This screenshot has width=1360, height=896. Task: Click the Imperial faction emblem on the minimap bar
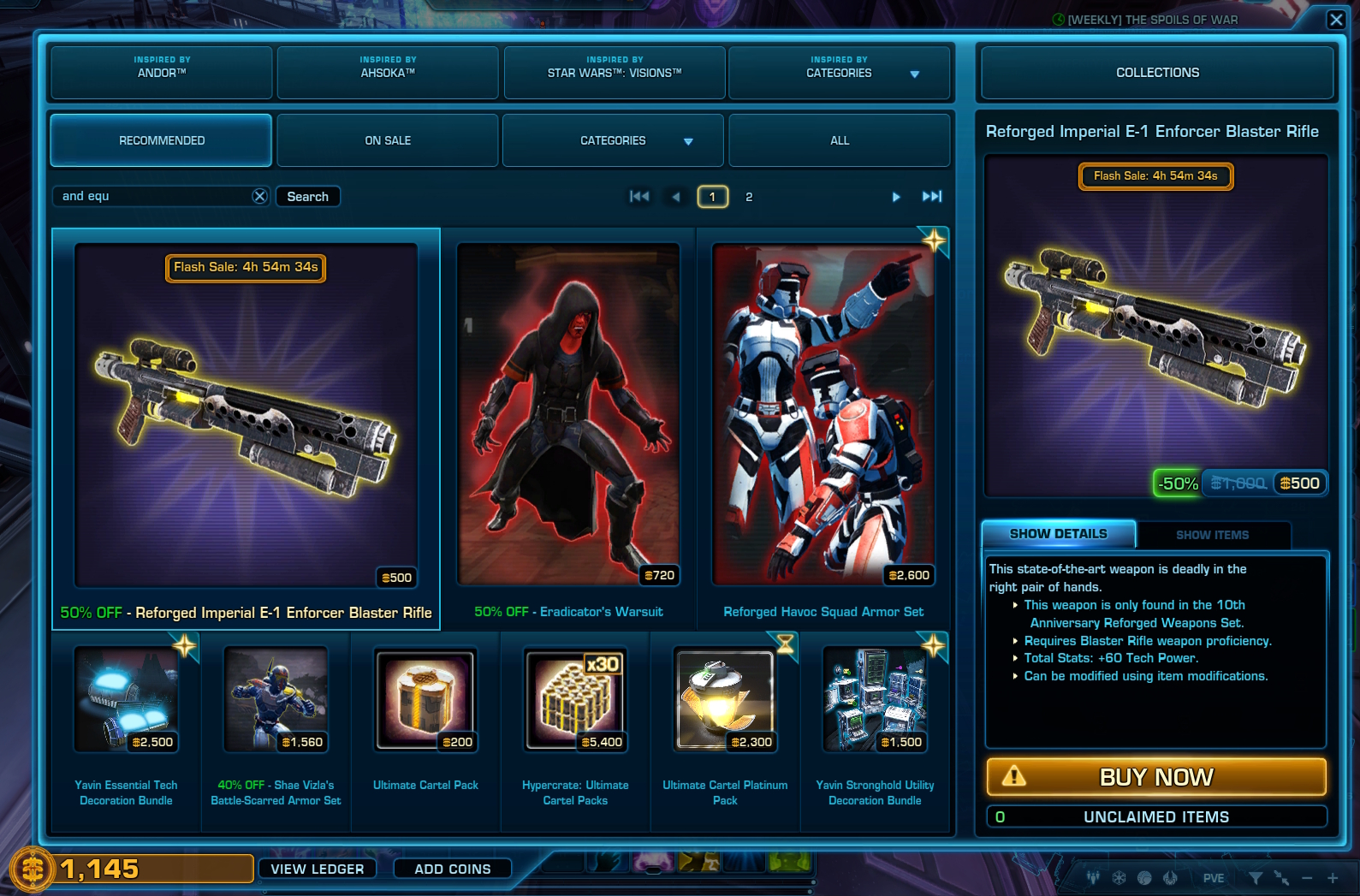tap(1119, 878)
